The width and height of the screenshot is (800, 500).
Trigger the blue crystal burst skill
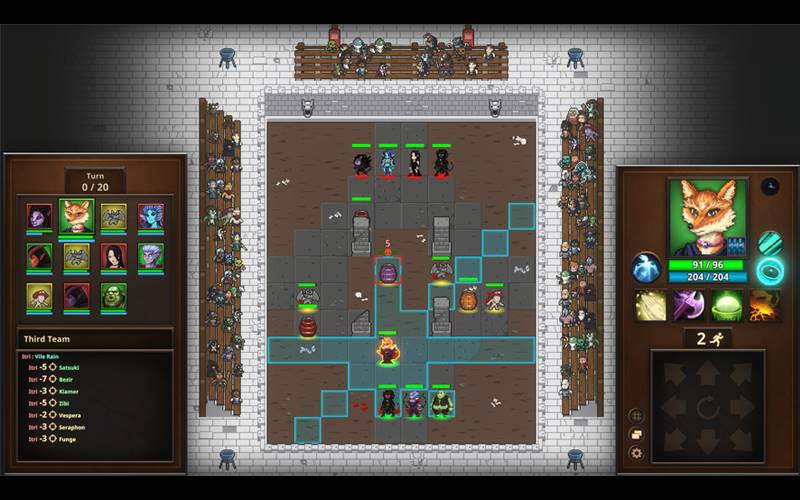click(x=645, y=267)
